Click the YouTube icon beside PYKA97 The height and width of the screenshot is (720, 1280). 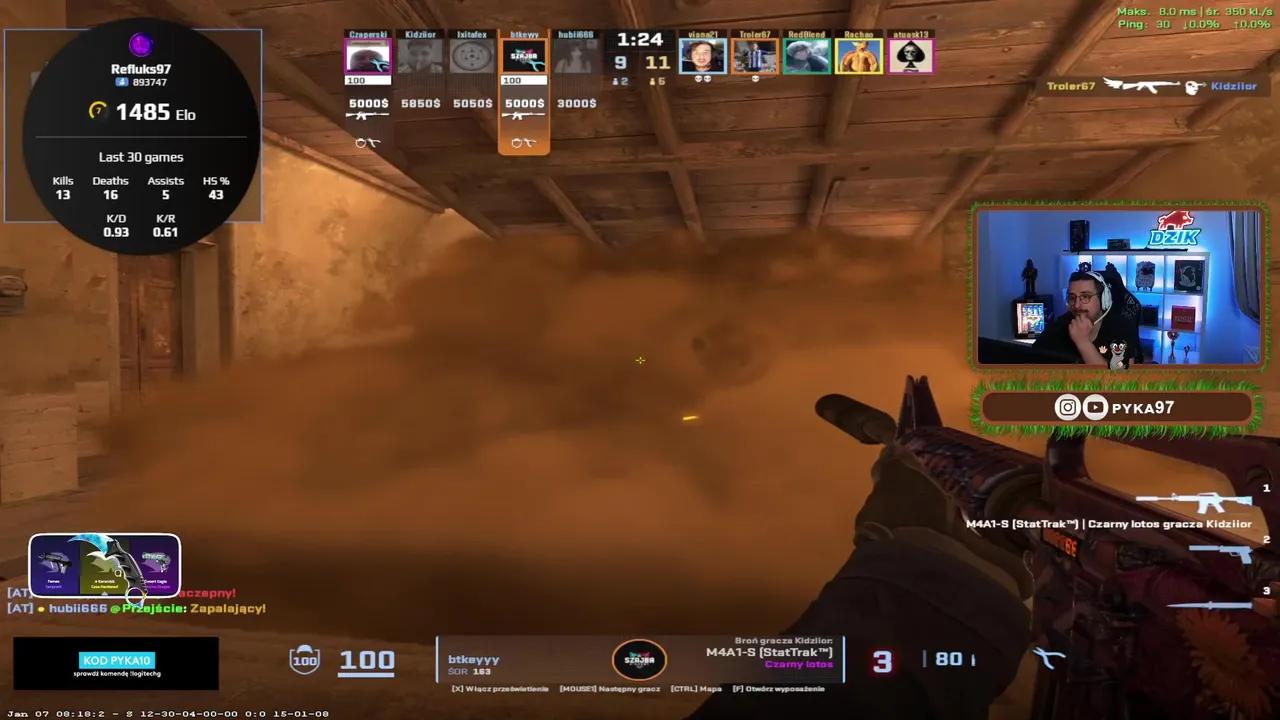pyautogui.click(x=1095, y=407)
